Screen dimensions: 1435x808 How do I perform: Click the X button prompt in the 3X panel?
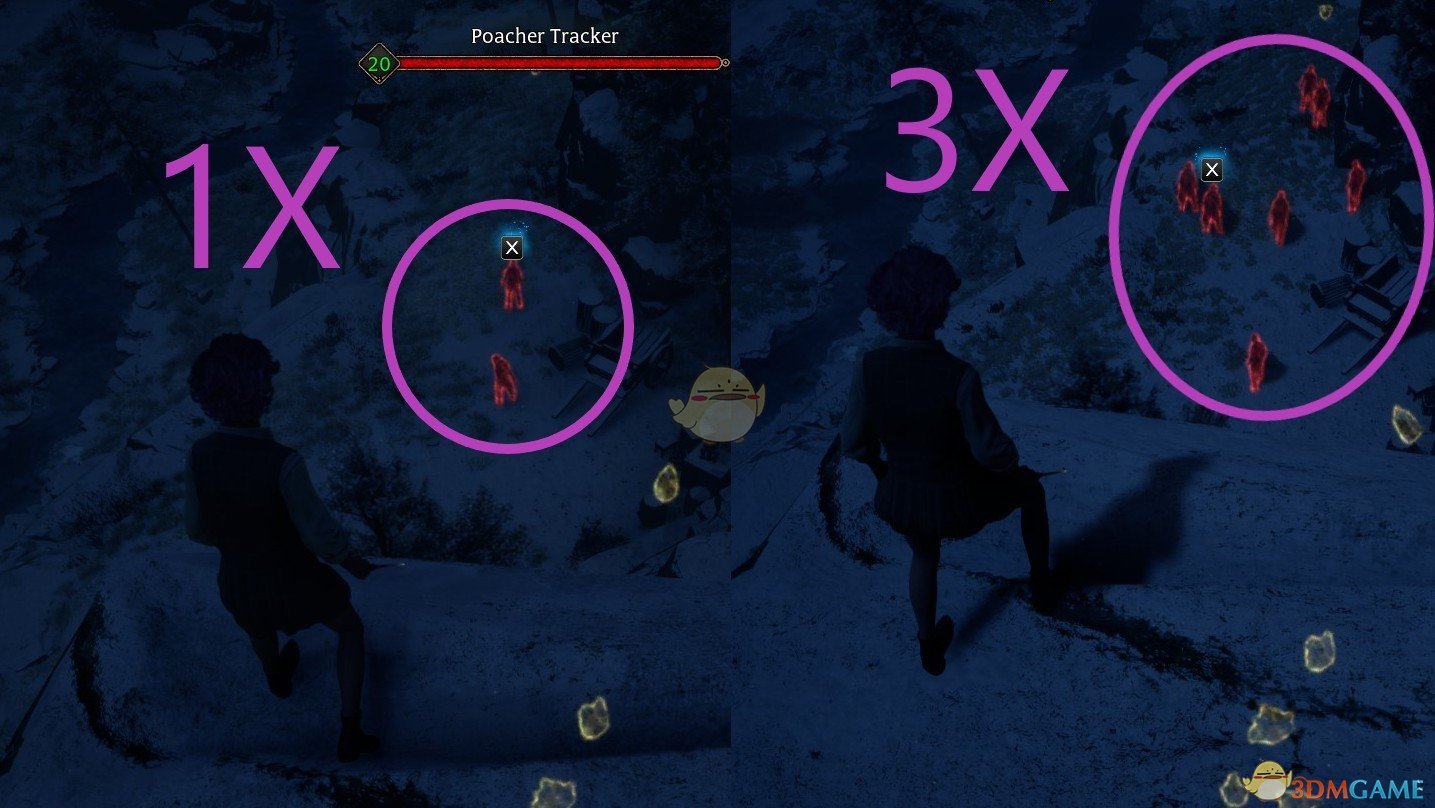[x=1210, y=169]
